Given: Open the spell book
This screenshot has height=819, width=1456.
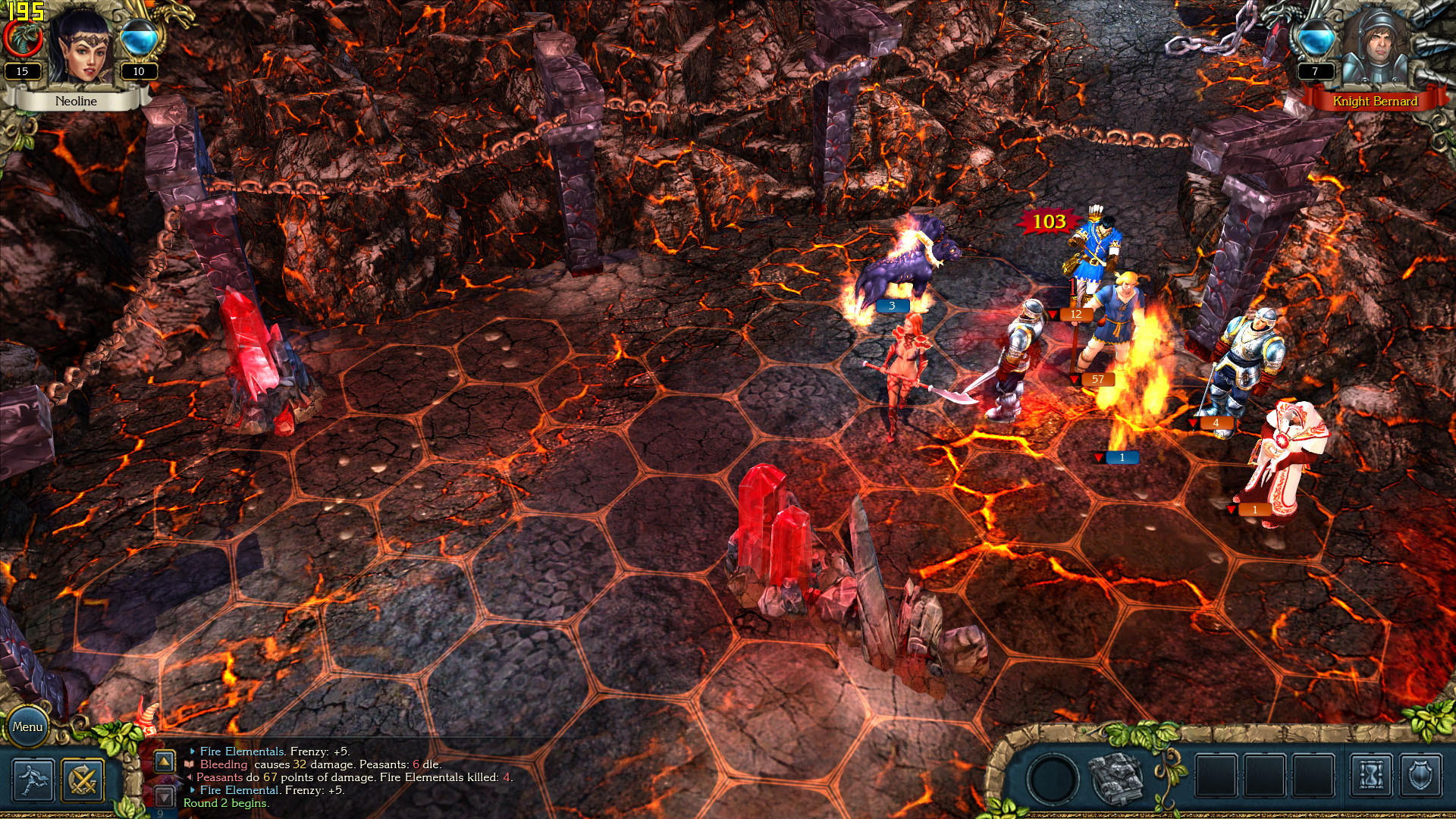Looking at the screenshot, I should pyautogui.click(x=1116, y=778).
